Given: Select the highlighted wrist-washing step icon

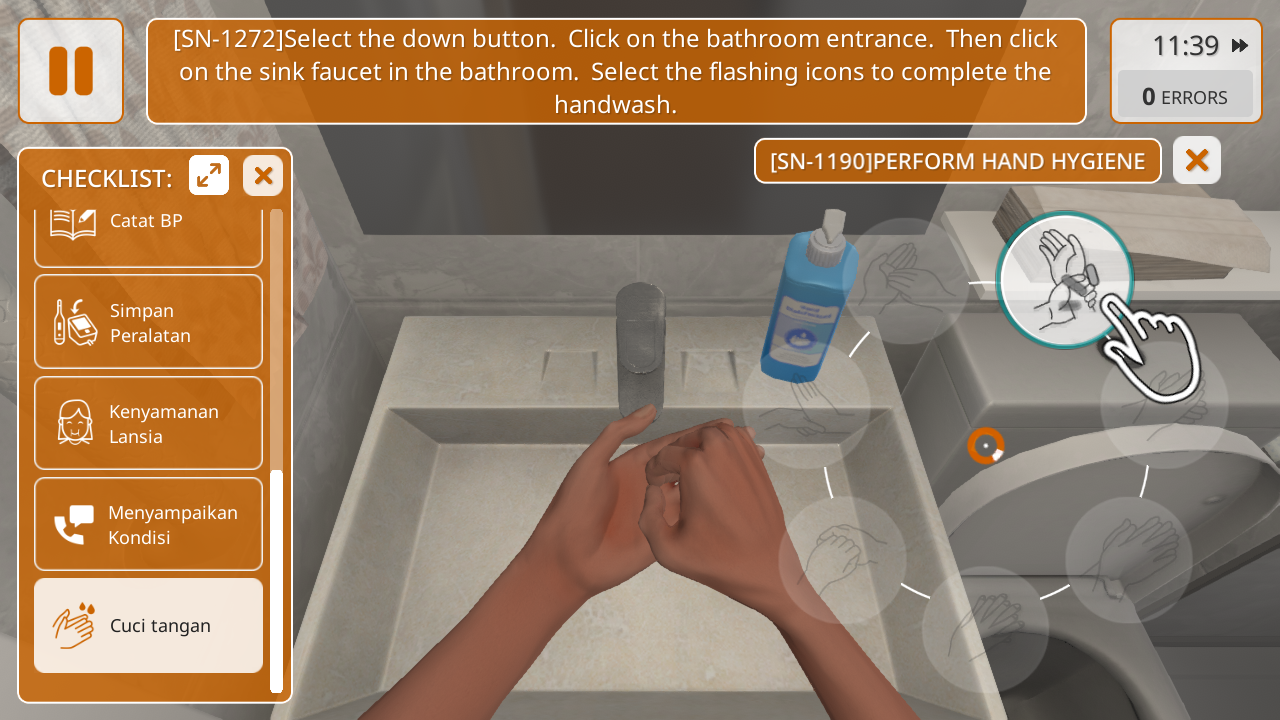Looking at the screenshot, I should pos(1064,280).
